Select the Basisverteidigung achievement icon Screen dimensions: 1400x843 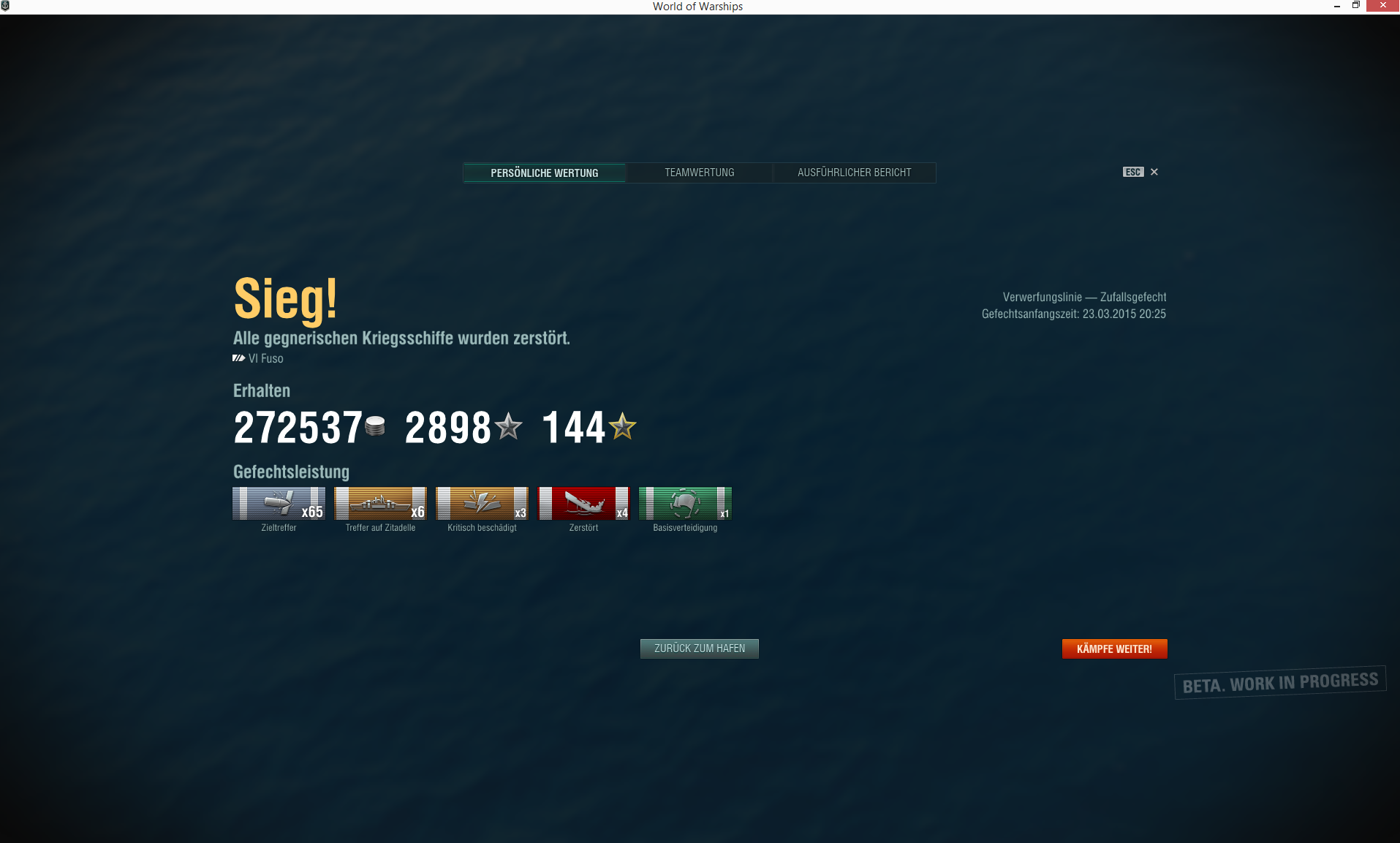coord(684,504)
